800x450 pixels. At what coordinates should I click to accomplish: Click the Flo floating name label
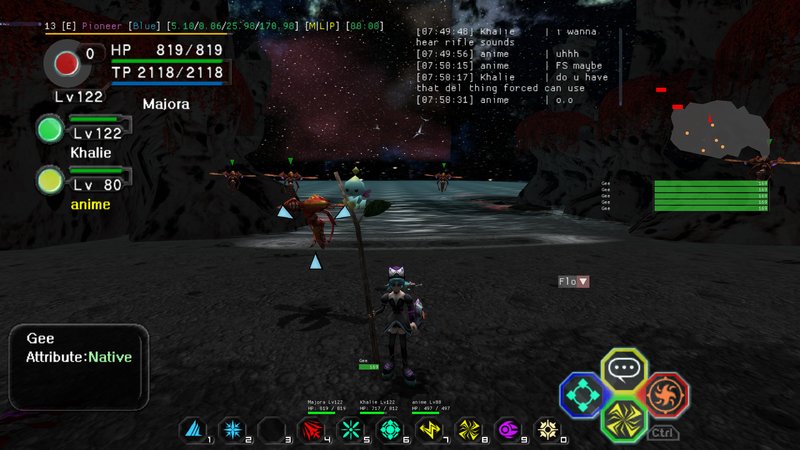pos(573,282)
